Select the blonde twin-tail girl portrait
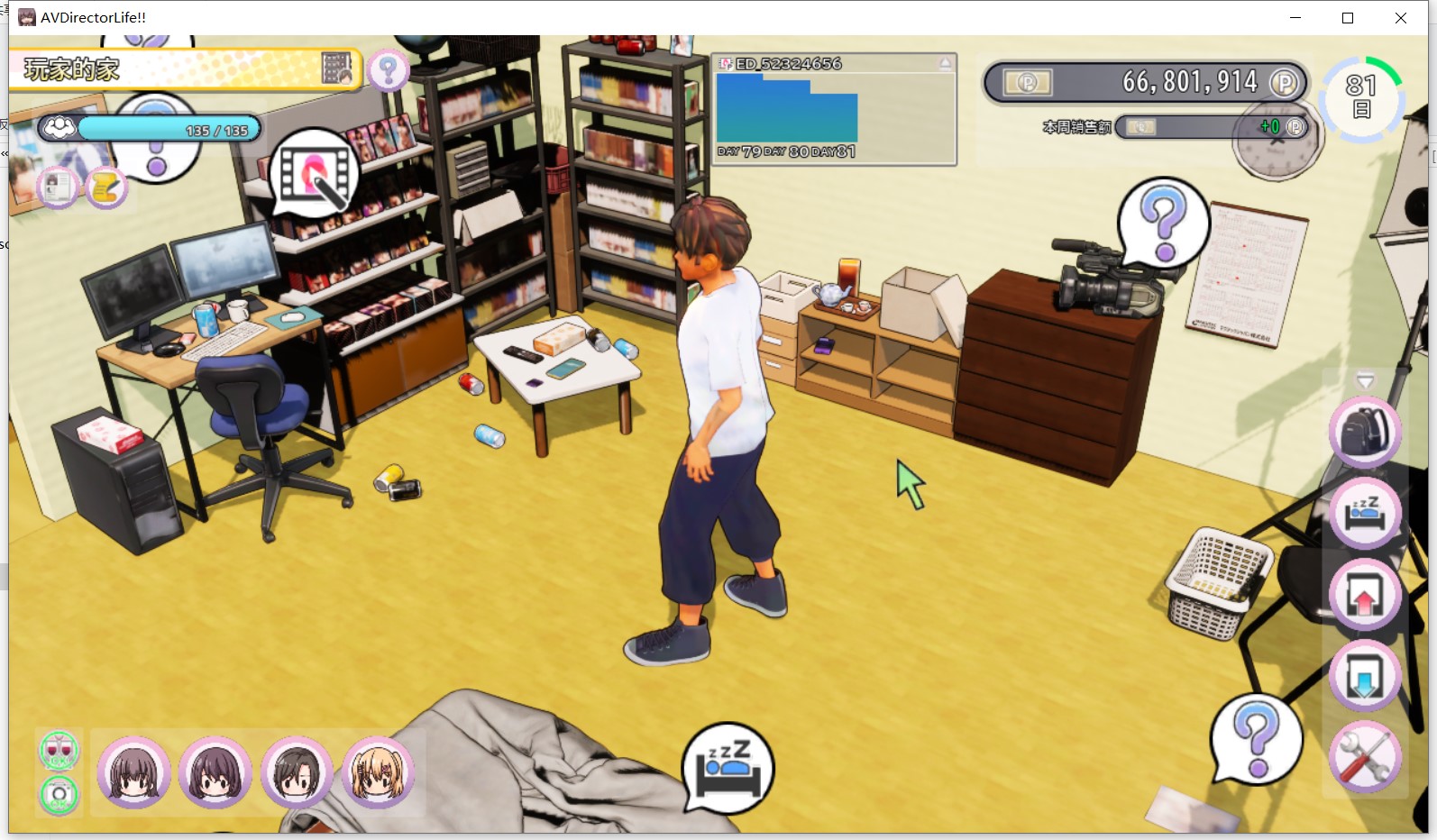The height and width of the screenshot is (840, 1437). point(378,772)
